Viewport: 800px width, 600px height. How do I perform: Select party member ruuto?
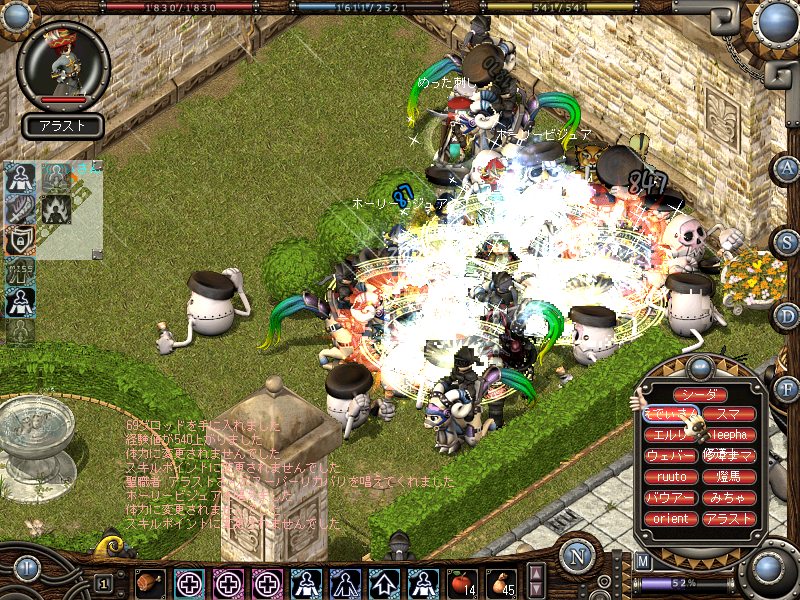(x=671, y=477)
